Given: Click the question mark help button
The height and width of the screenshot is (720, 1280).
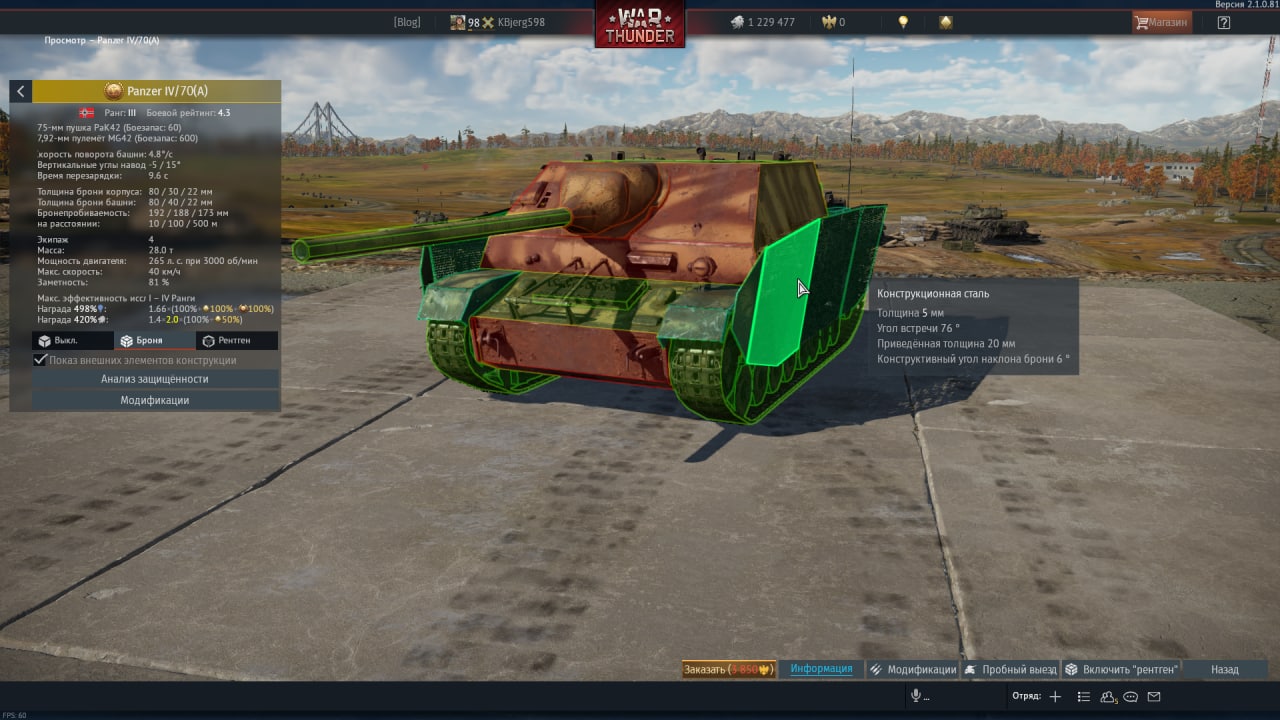Looking at the screenshot, I should pyautogui.click(x=1223, y=22).
